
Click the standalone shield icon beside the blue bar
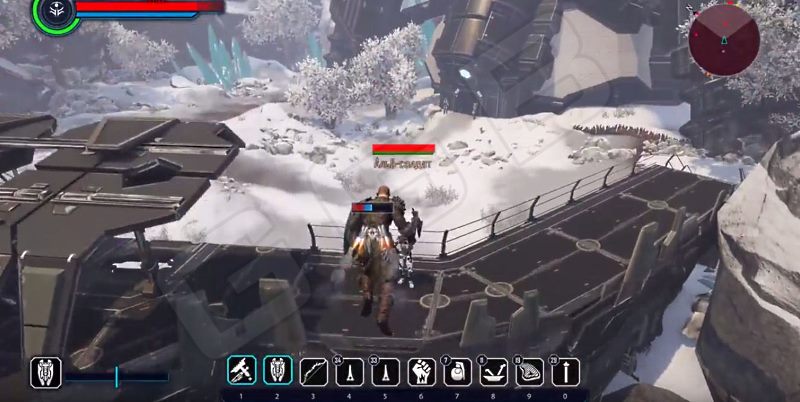[x=46, y=372]
